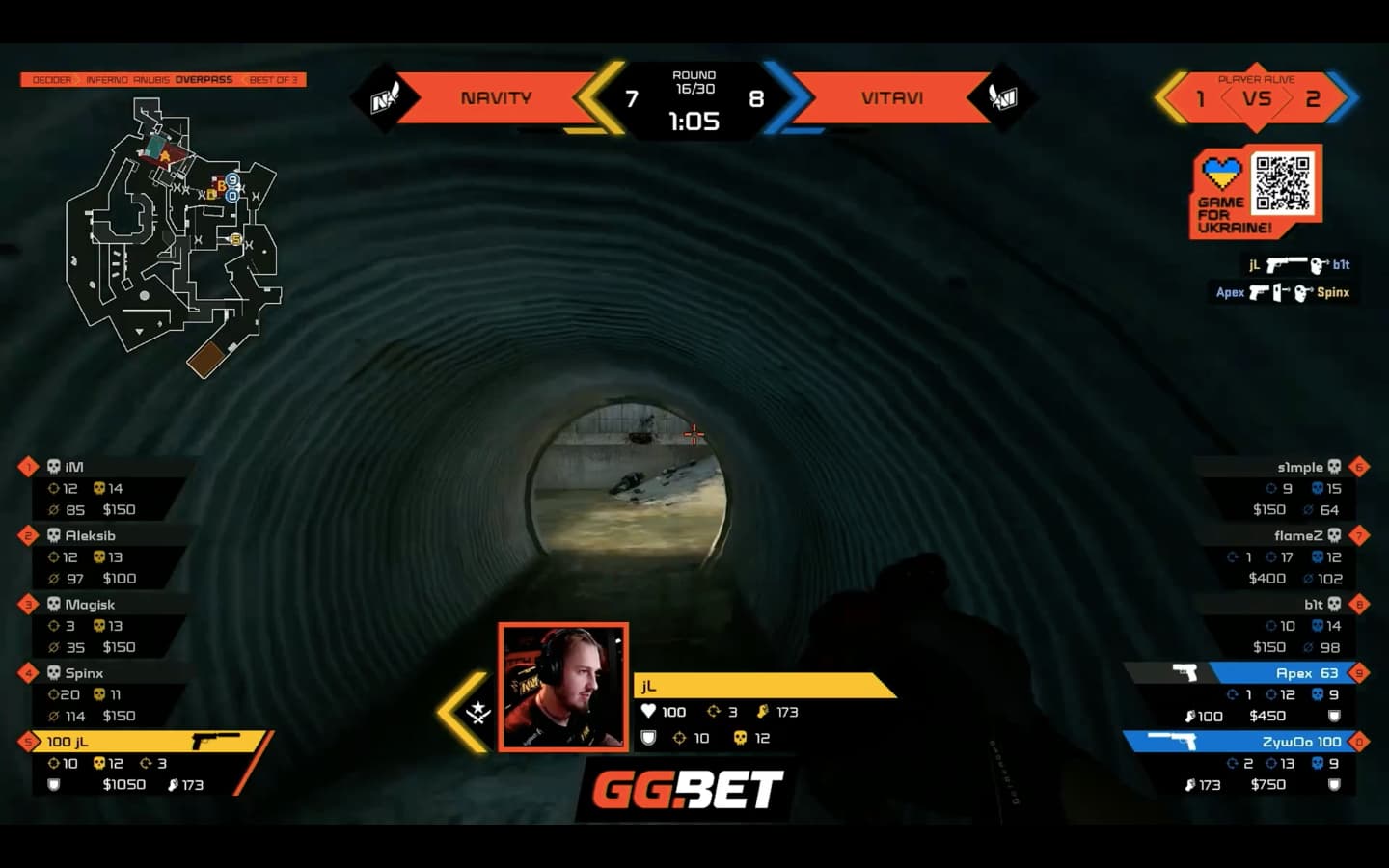Click the jL kill on b1t feed entry
1389x868 pixels.
pyautogui.click(x=1298, y=264)
